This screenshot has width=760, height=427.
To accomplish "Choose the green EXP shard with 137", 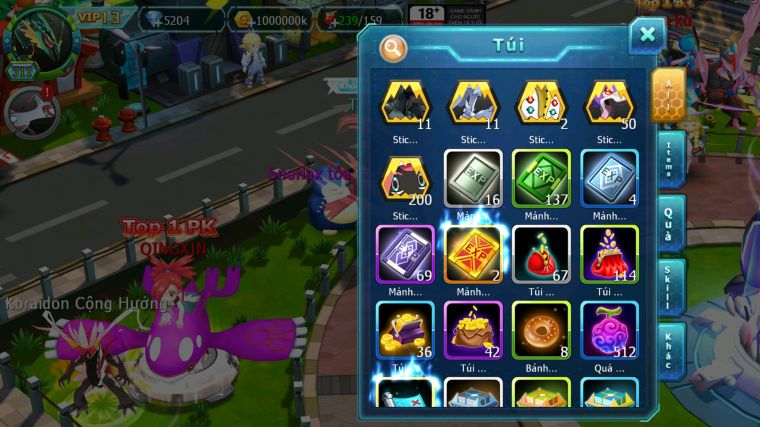I will click(541, 178).
